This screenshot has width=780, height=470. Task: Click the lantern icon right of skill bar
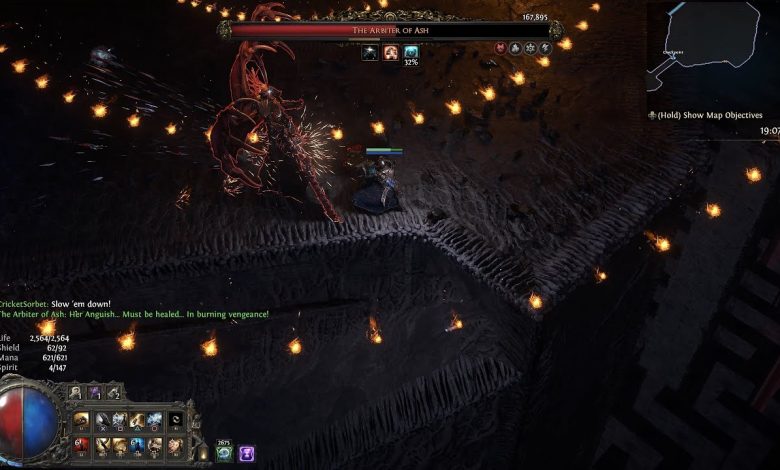pos(203,453)
